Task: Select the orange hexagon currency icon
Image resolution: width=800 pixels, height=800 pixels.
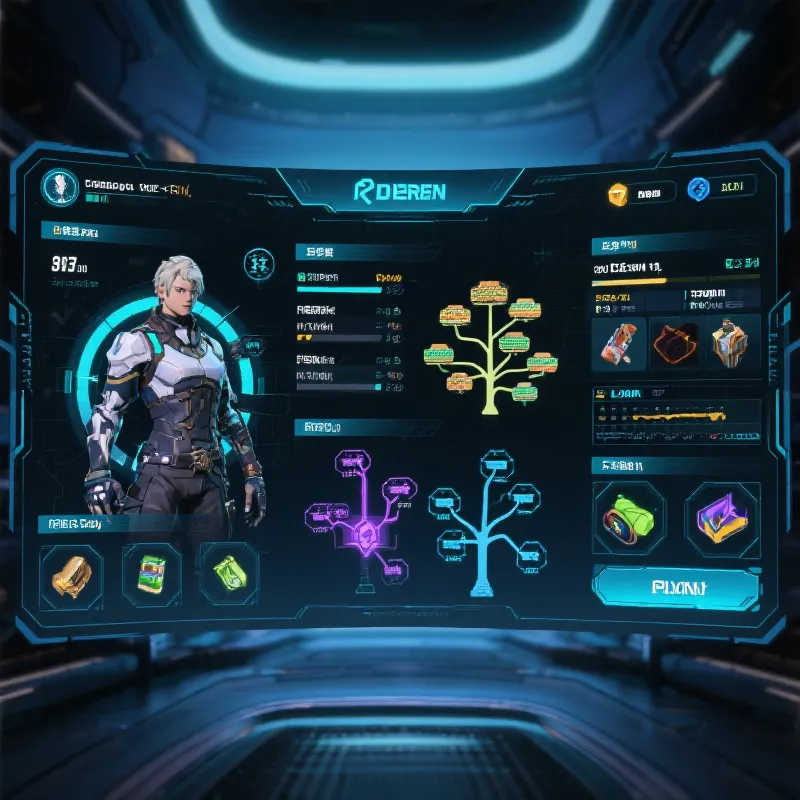Action: pyautogui.click(x=618, y=192)
